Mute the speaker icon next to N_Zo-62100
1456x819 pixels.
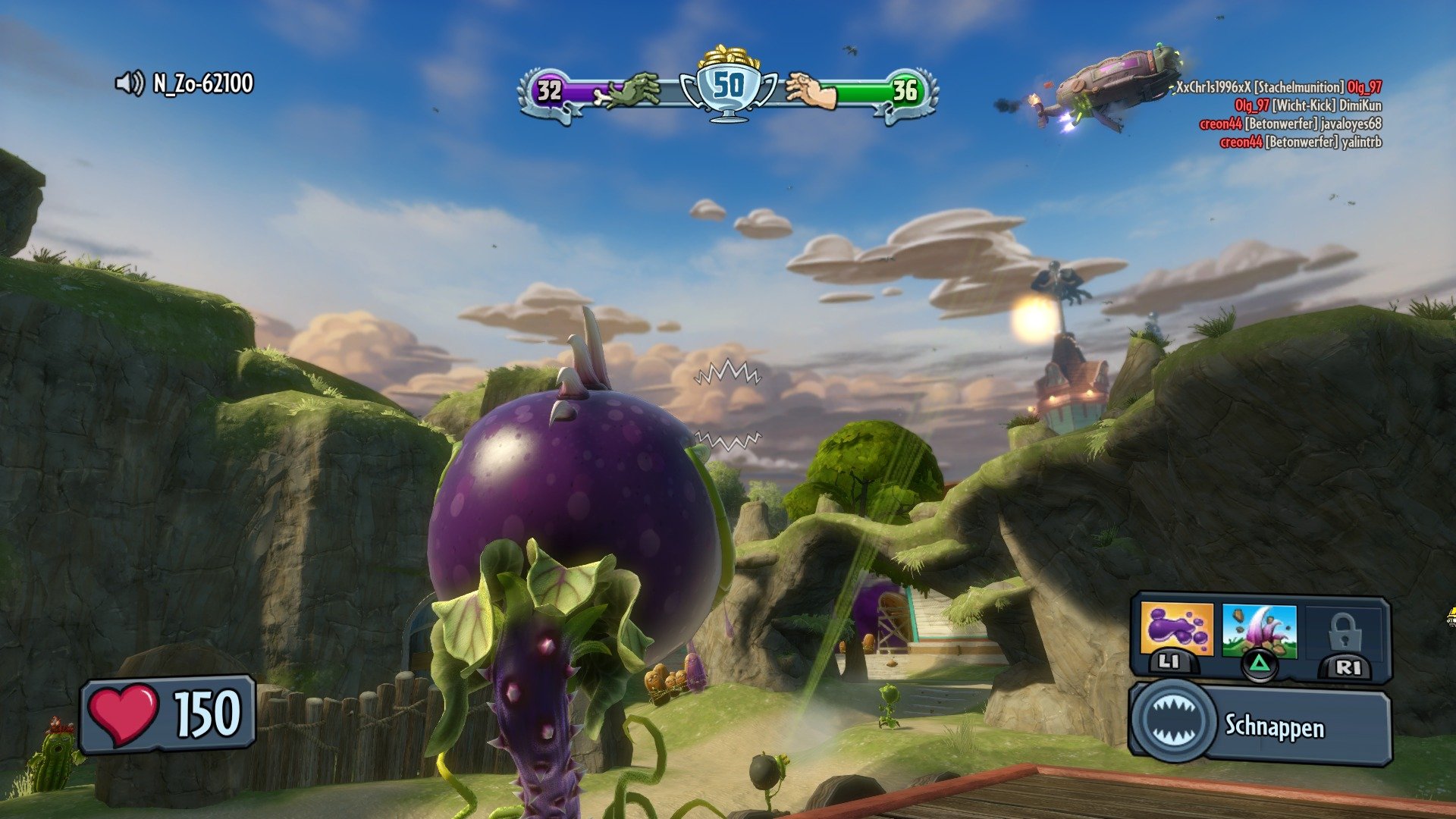pos(129,83)
